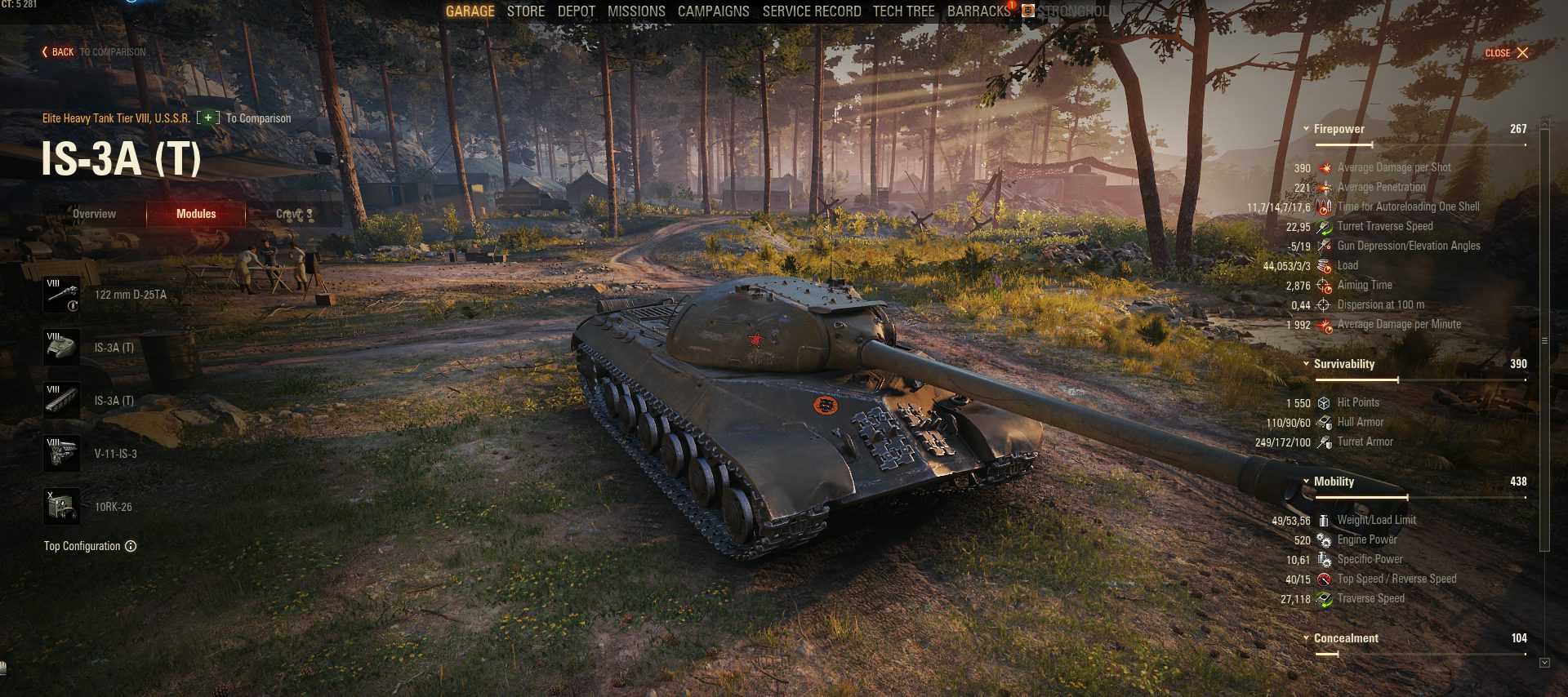Go back to comparison

pyautogui.click(x=59, y=52)
